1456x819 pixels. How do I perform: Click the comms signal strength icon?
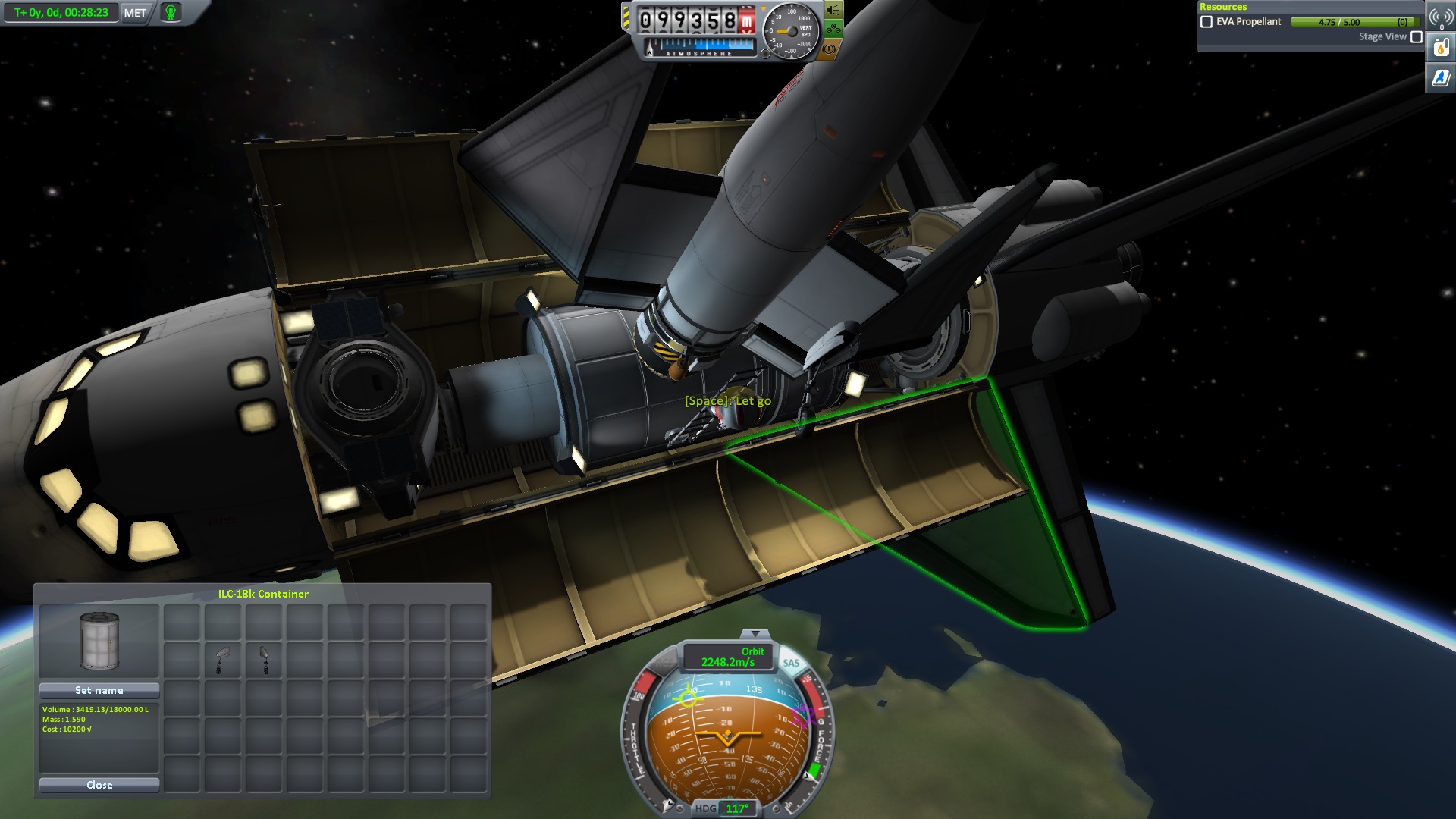[x=1441, y=17]
